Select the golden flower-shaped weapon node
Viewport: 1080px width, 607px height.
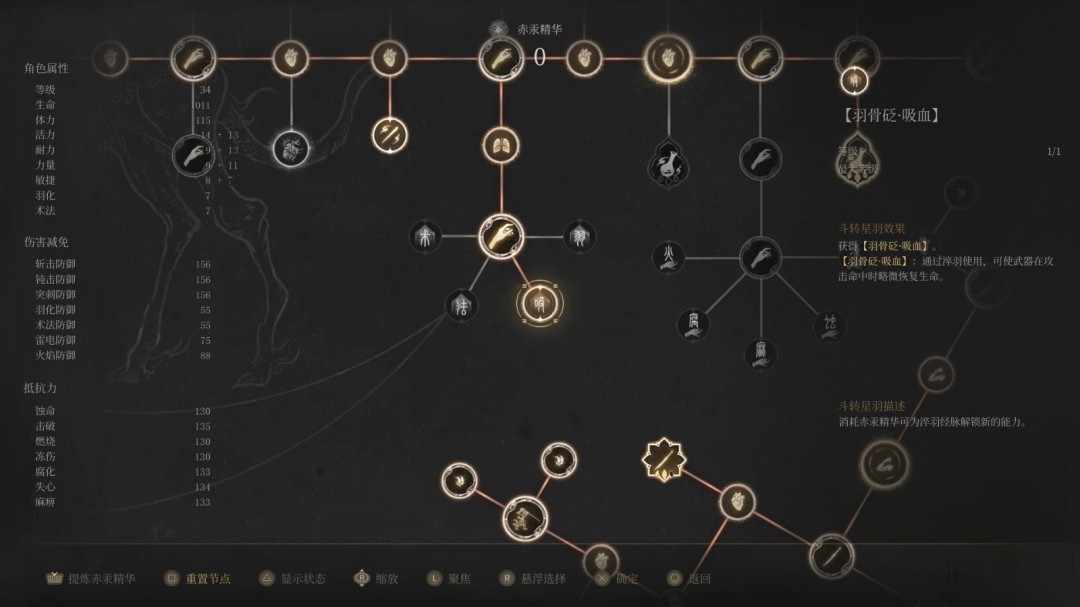coord(664,459)
